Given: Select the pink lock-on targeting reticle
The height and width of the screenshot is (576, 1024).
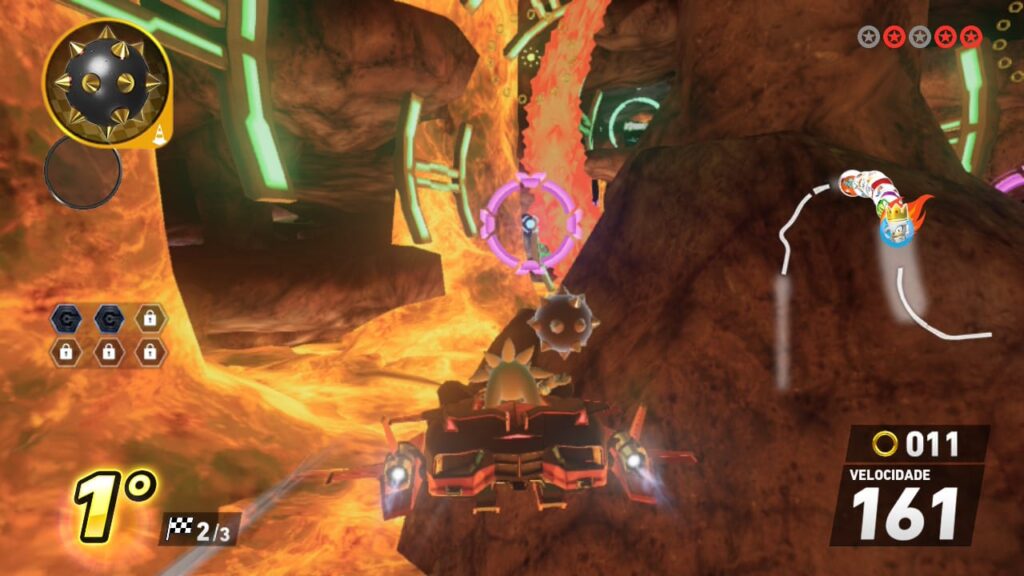Looking at the screenshot, I should click(x=531, y=221).
